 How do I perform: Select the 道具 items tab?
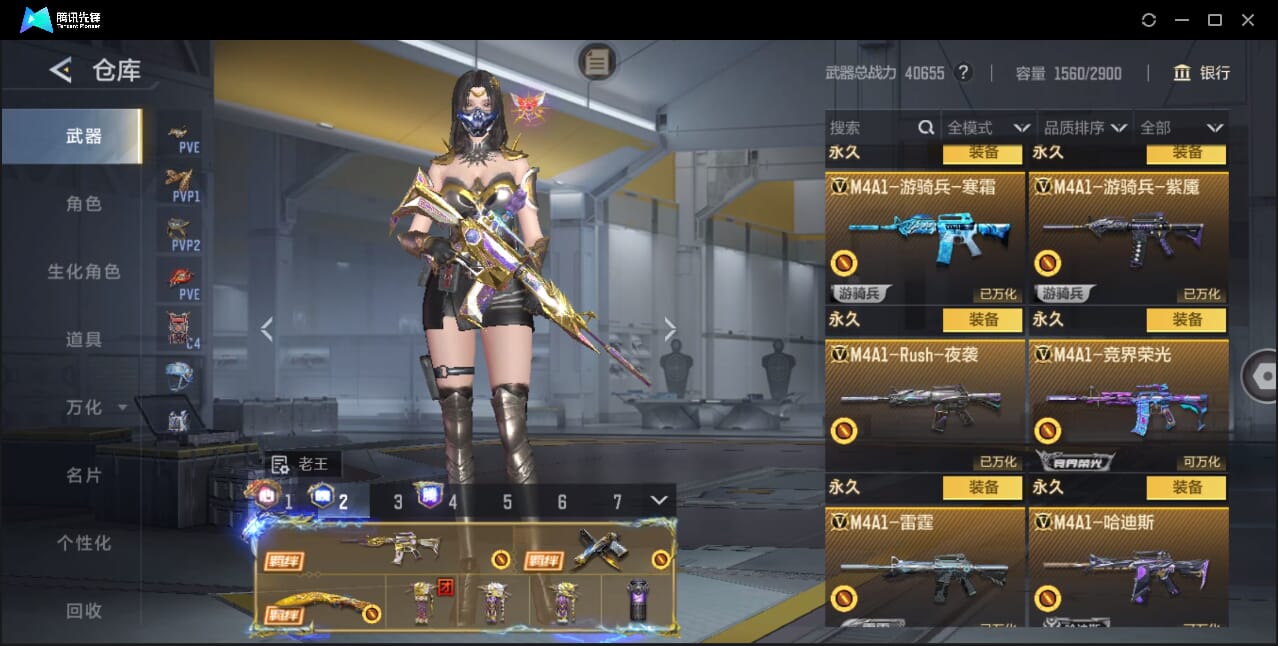[84, 340]
